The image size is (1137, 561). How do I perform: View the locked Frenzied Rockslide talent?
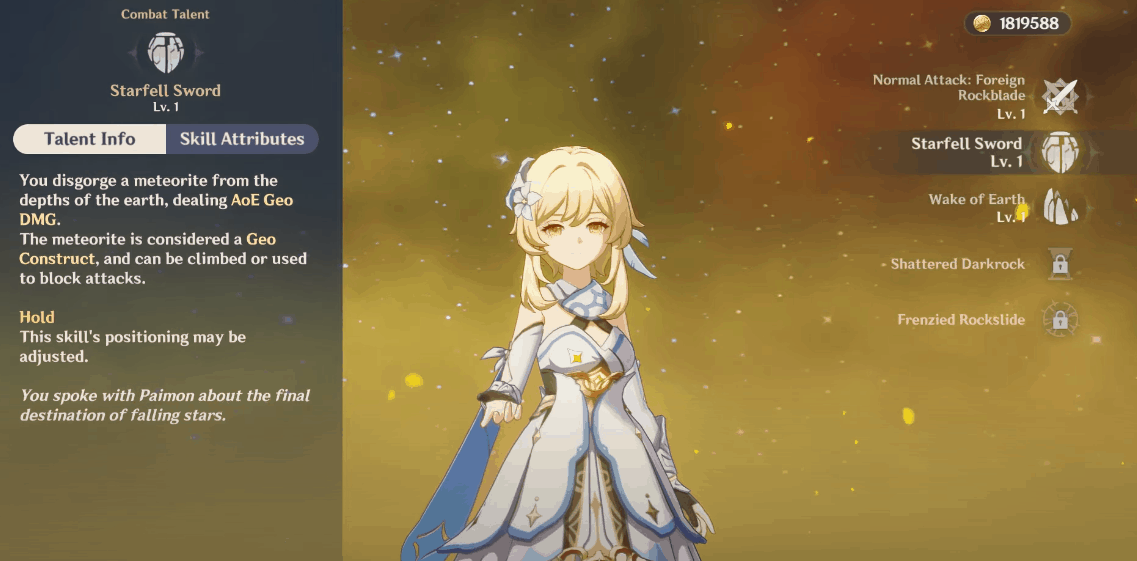coord(1059,320)
